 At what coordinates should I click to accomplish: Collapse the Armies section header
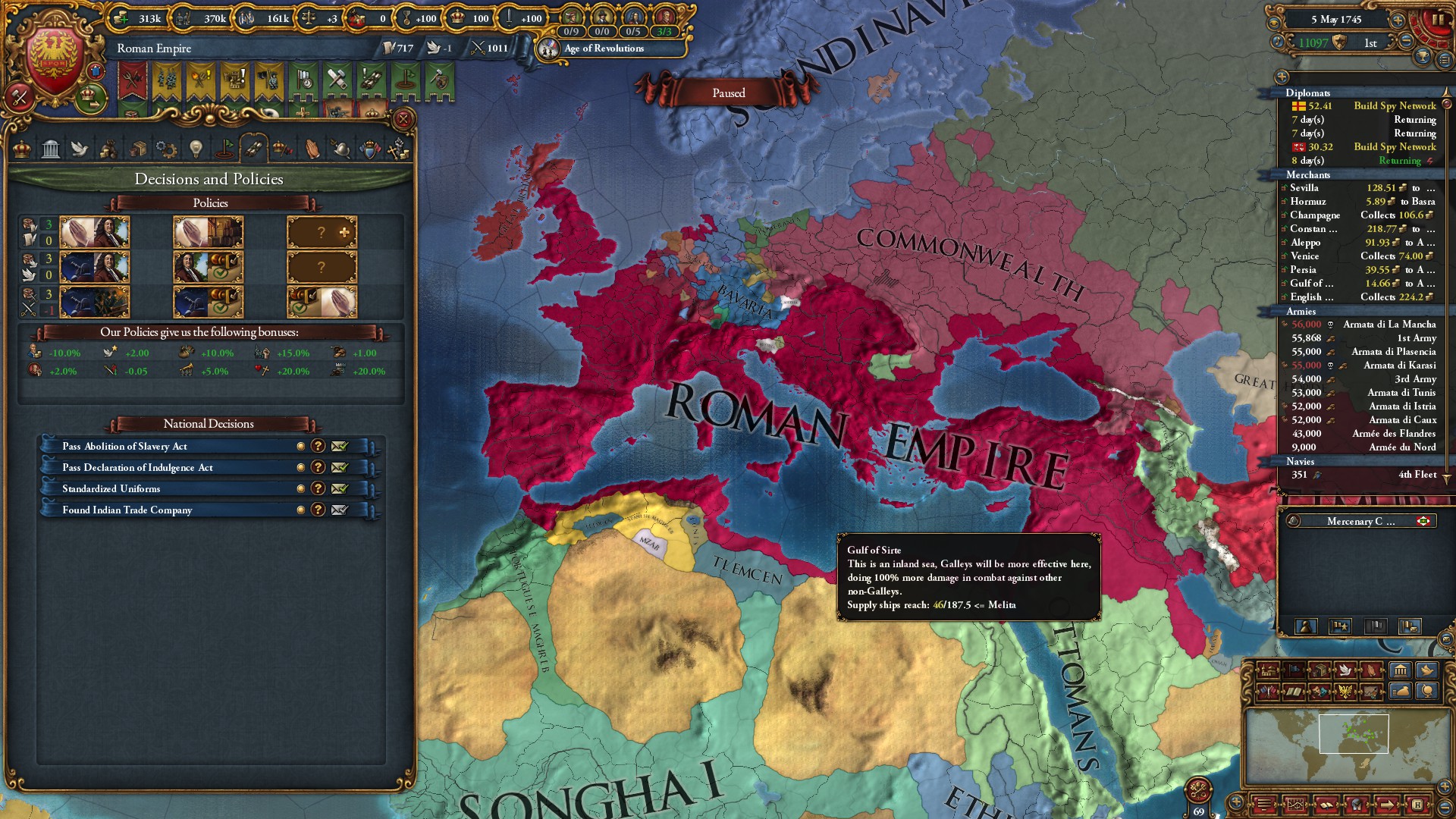tap(1301, 312)
